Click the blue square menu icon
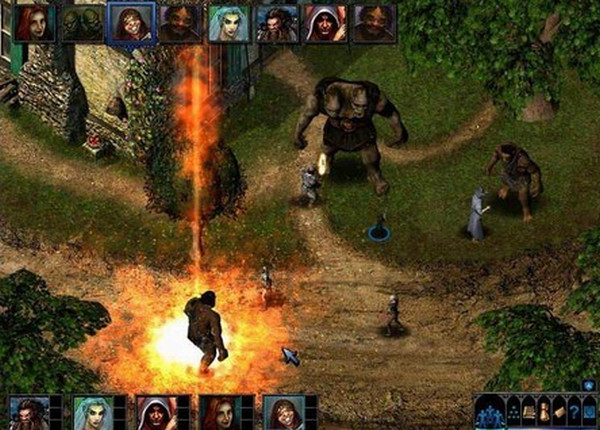 589,411
